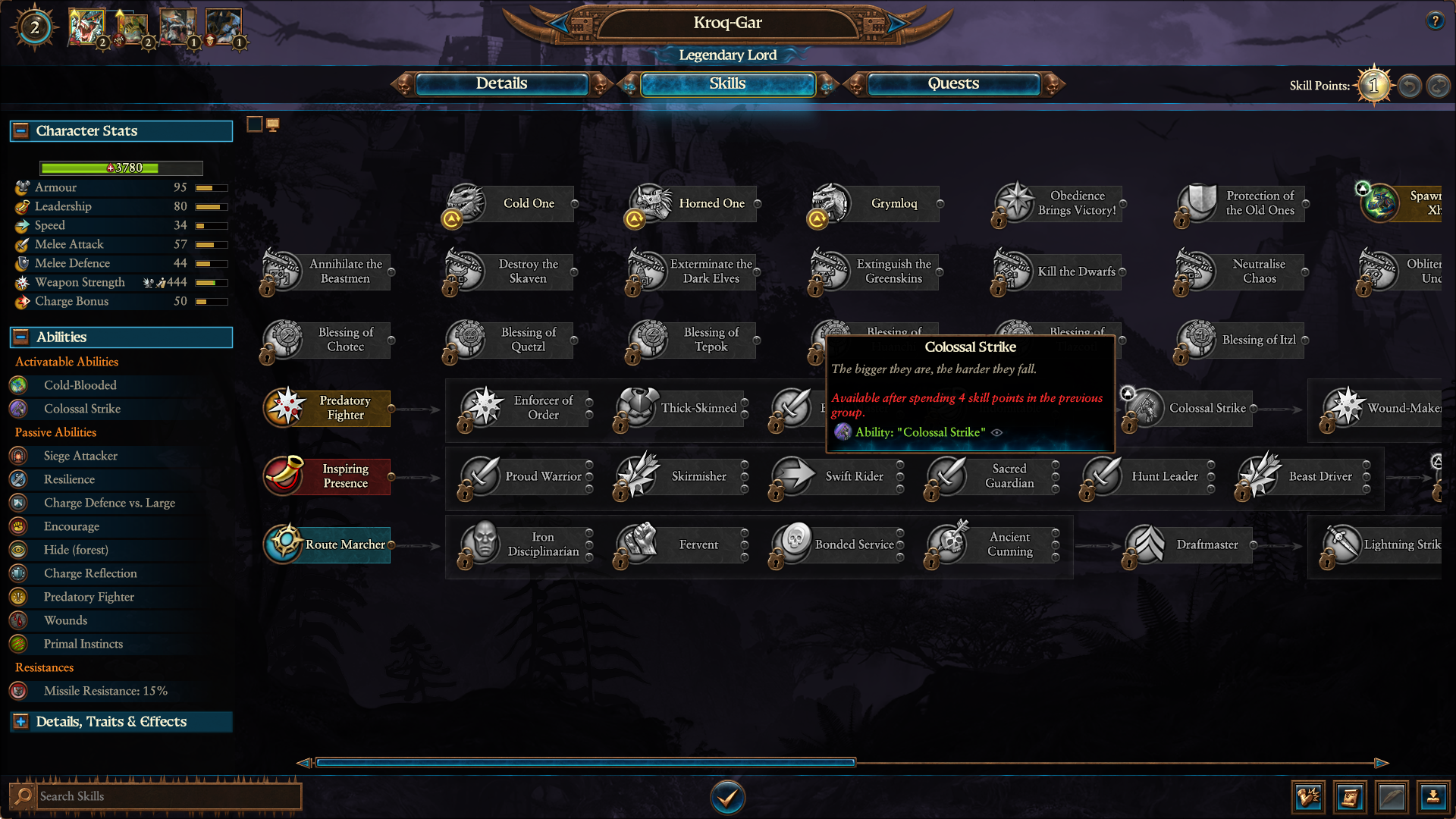
Task: Click the Inspiring Presence horn skill icon
Action: [x=284, y=476]
